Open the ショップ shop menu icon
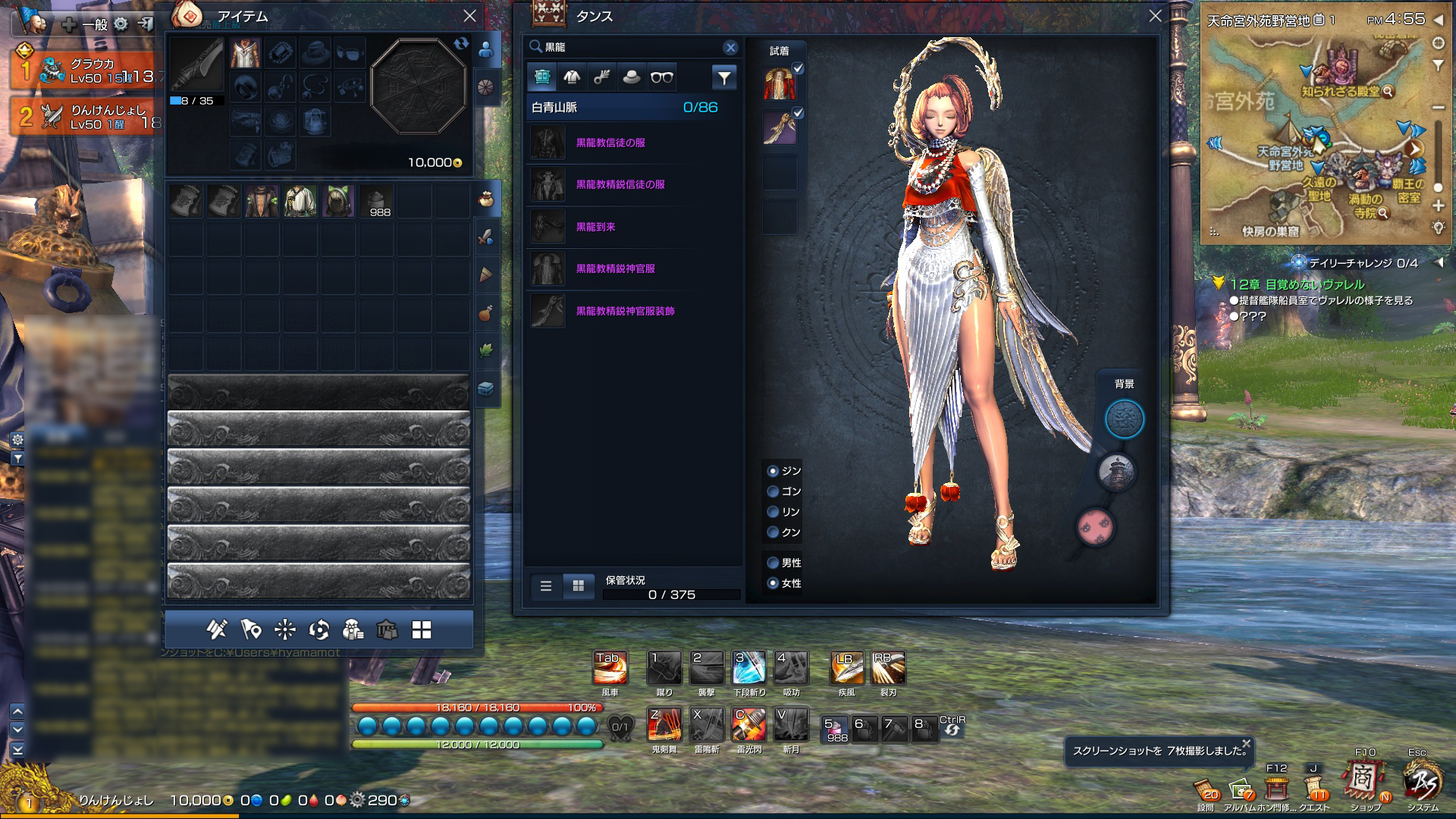The image size is (1456, 819). (x=1363, y=781)
